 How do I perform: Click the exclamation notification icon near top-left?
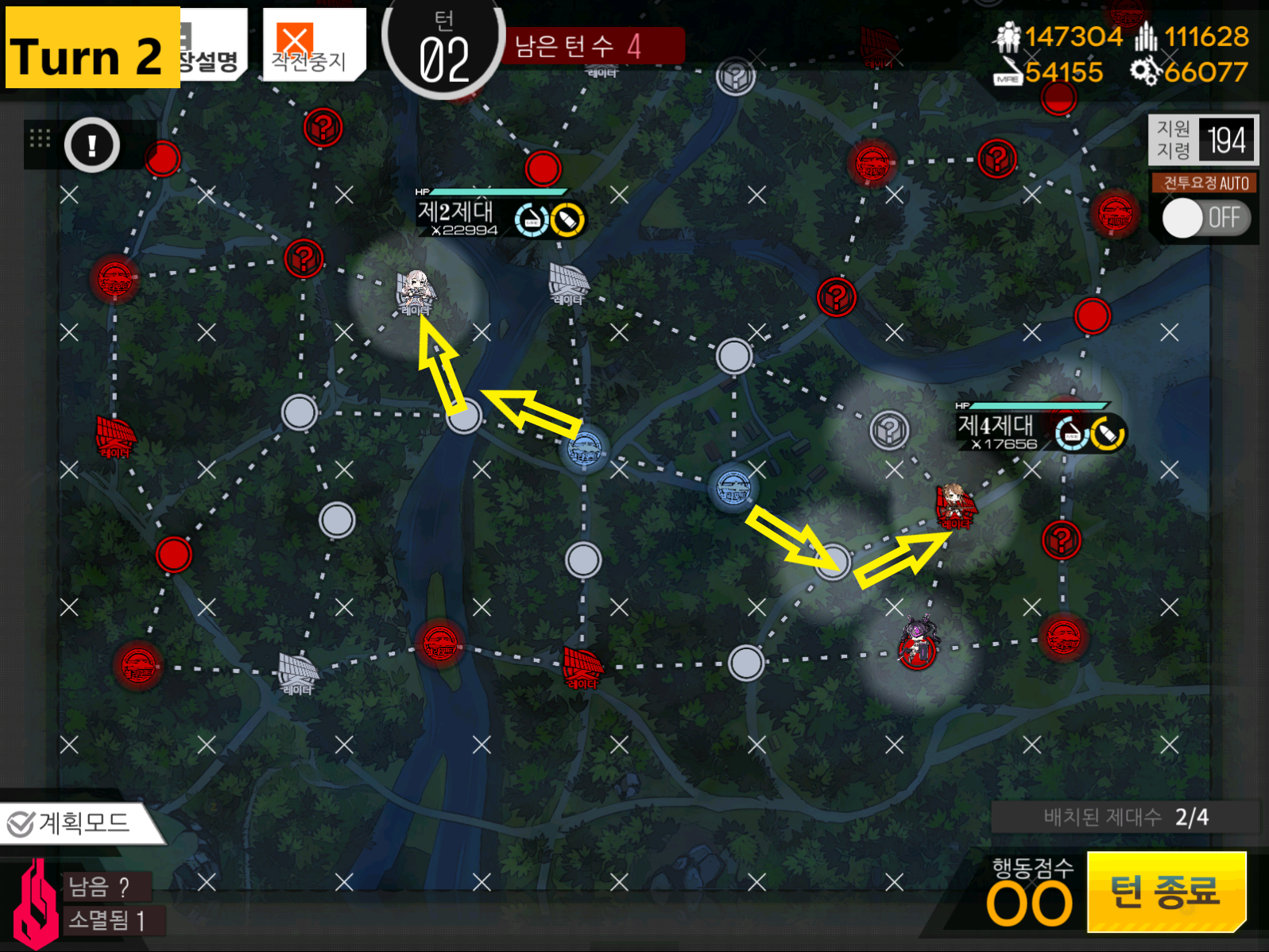click(x=90, y=145)
